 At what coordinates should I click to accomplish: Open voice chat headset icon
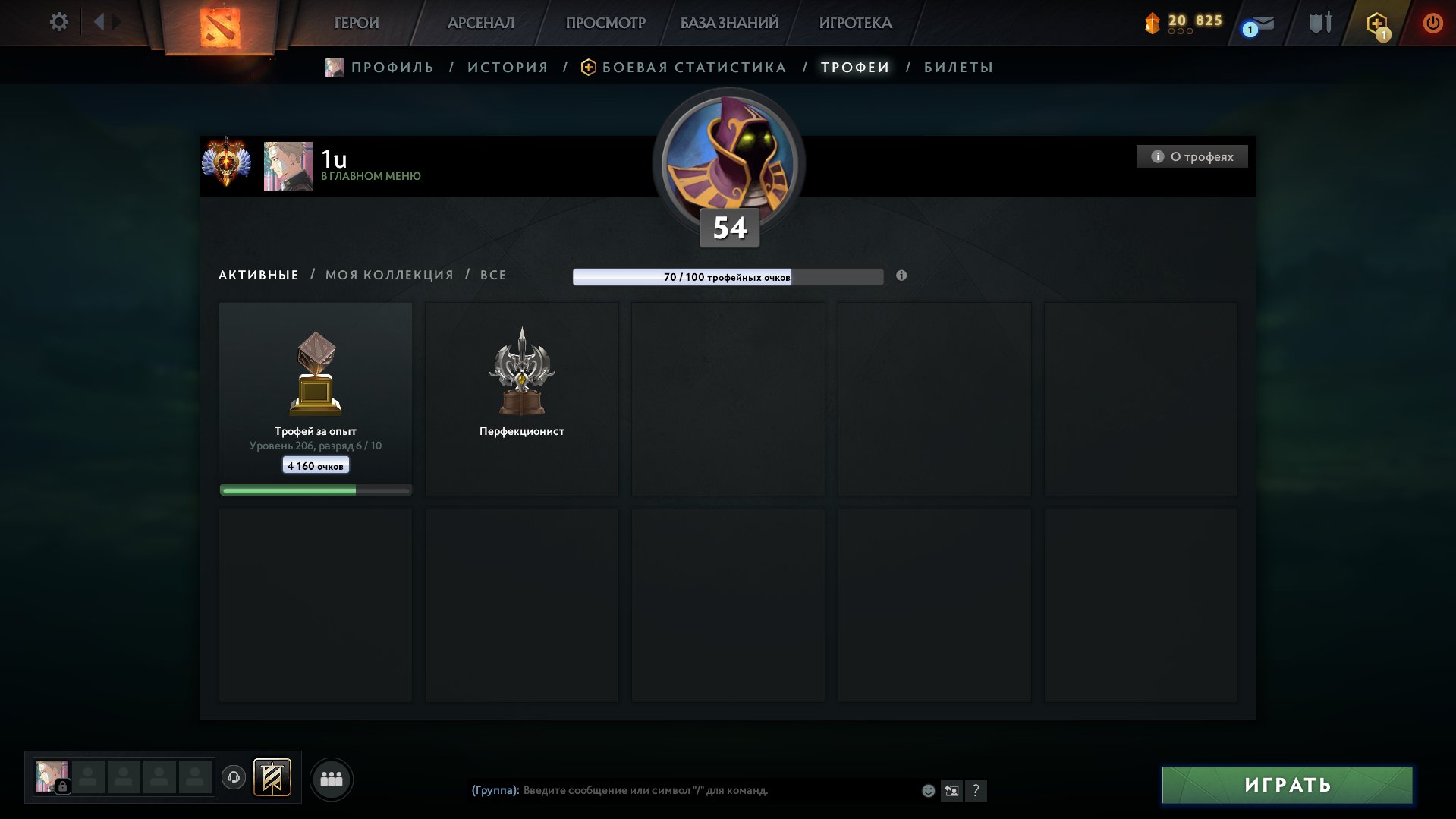(235, 778)
